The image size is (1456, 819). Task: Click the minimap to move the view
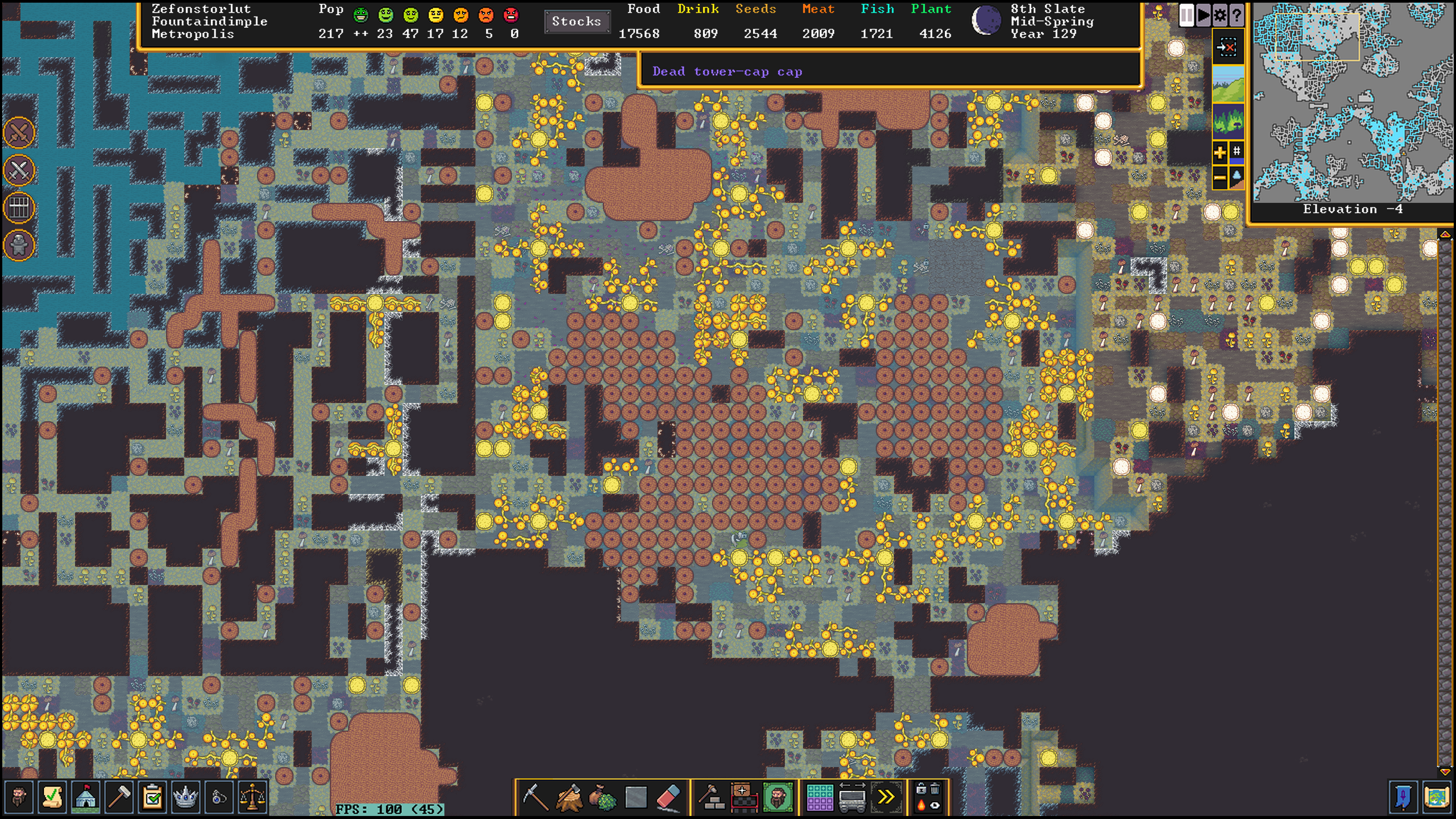point(1351,102)
